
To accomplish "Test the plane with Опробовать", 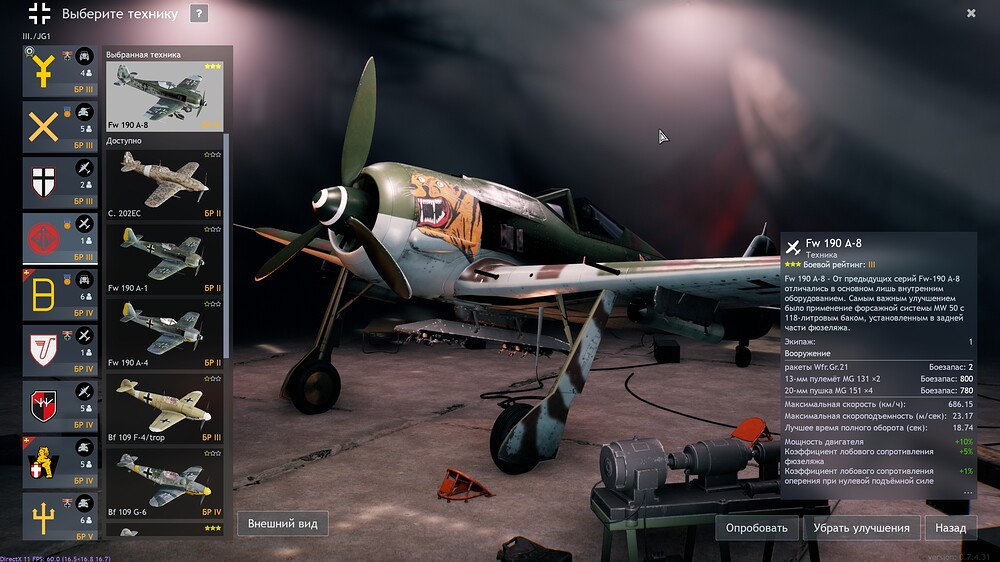I will click(x=757, y=528).
